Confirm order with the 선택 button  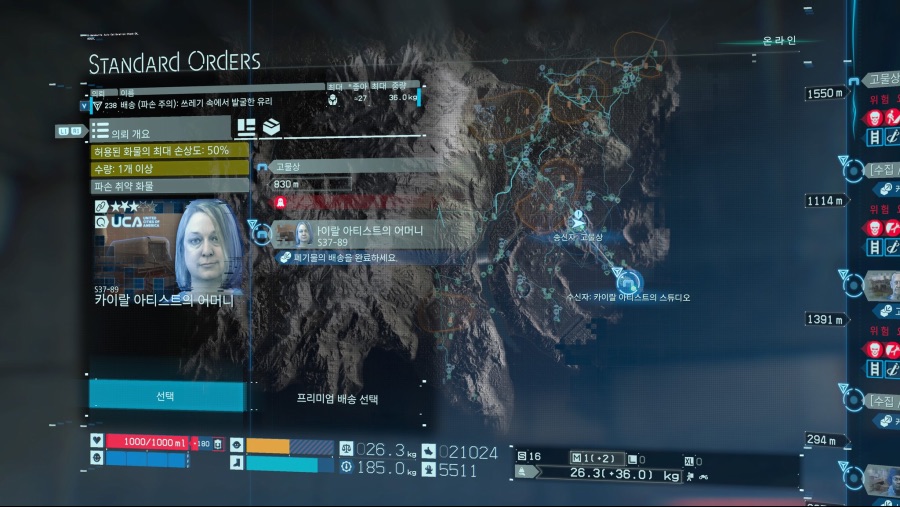[166, 395]
